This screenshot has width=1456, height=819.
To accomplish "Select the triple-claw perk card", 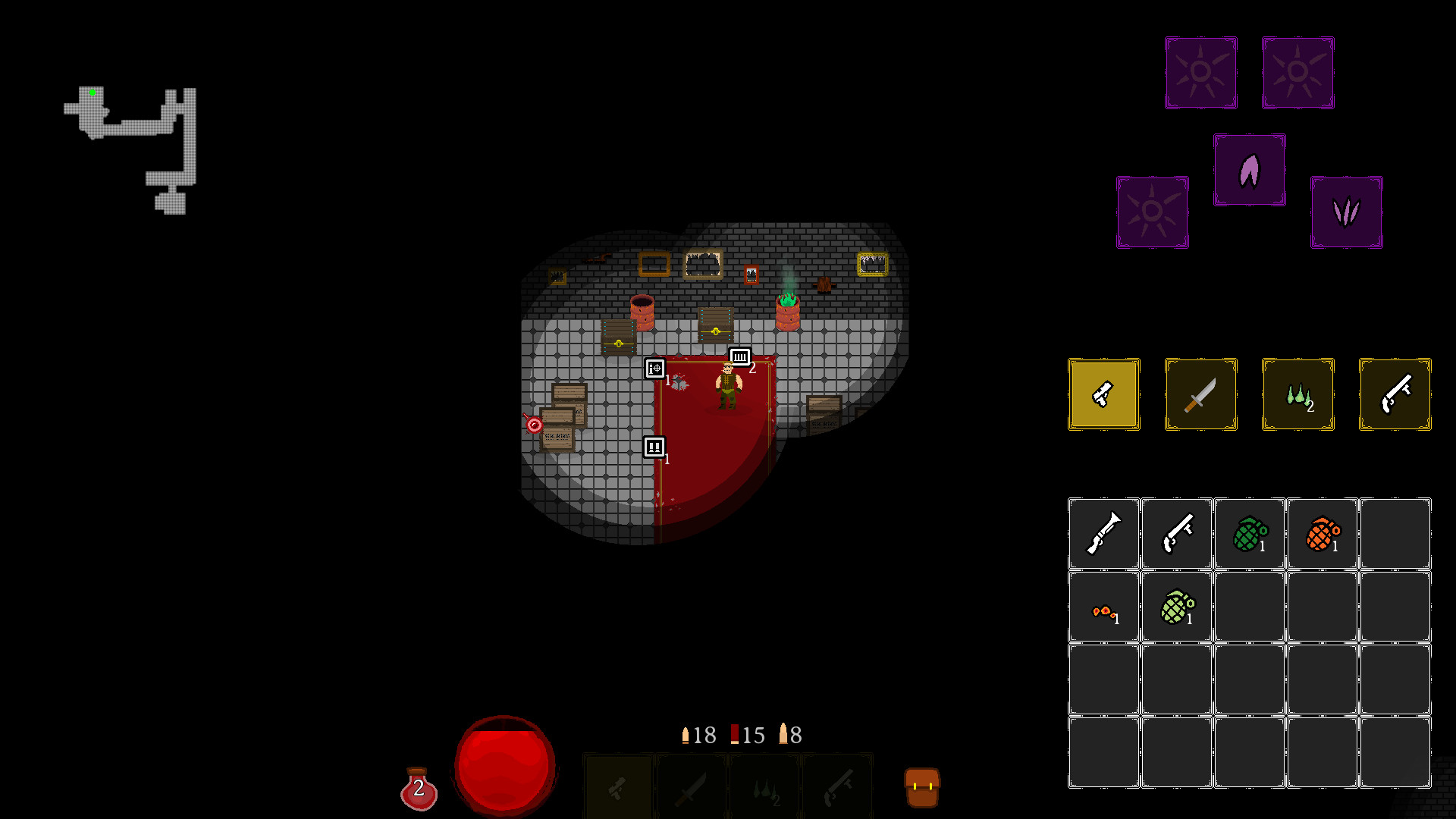I will tap(1347, 212).
